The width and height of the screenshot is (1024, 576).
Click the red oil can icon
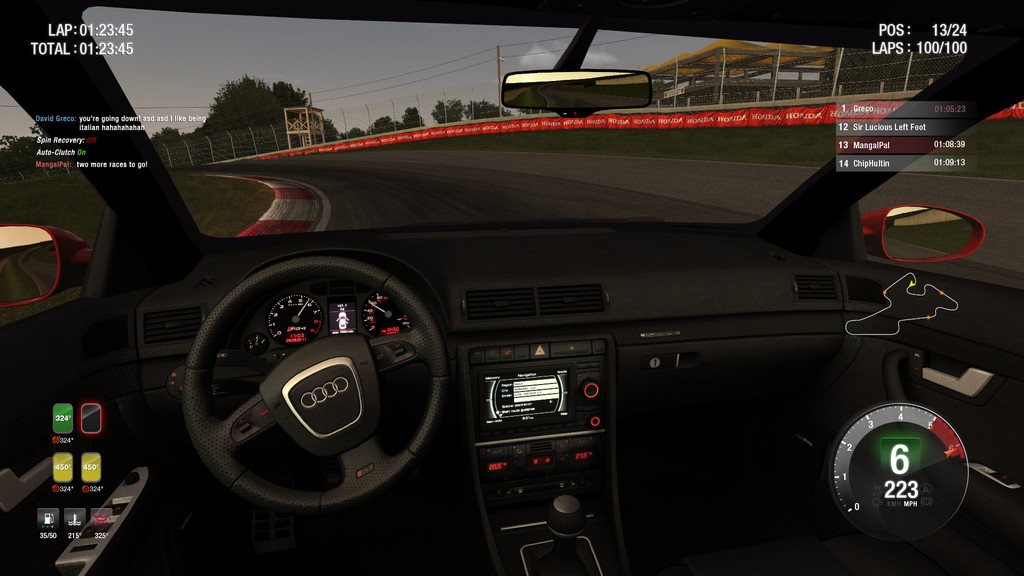102,519
